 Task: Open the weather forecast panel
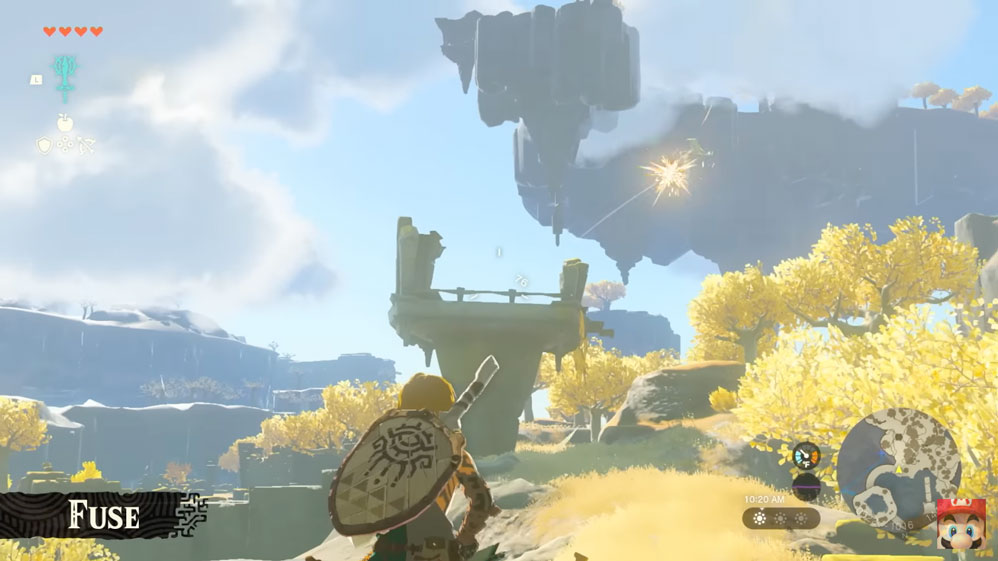pos(780,518)
